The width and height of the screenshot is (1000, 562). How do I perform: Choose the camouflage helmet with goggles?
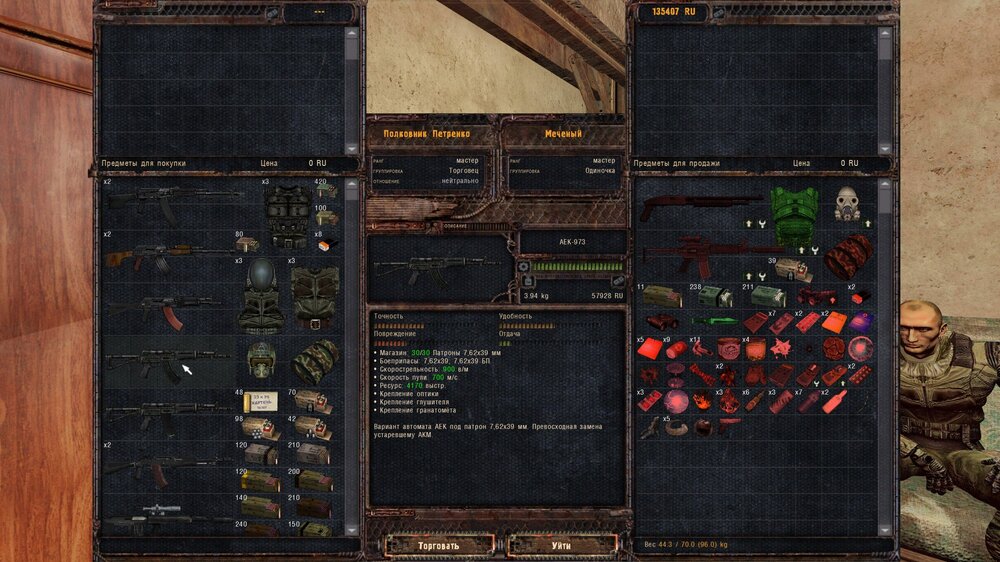pos(260,359)
